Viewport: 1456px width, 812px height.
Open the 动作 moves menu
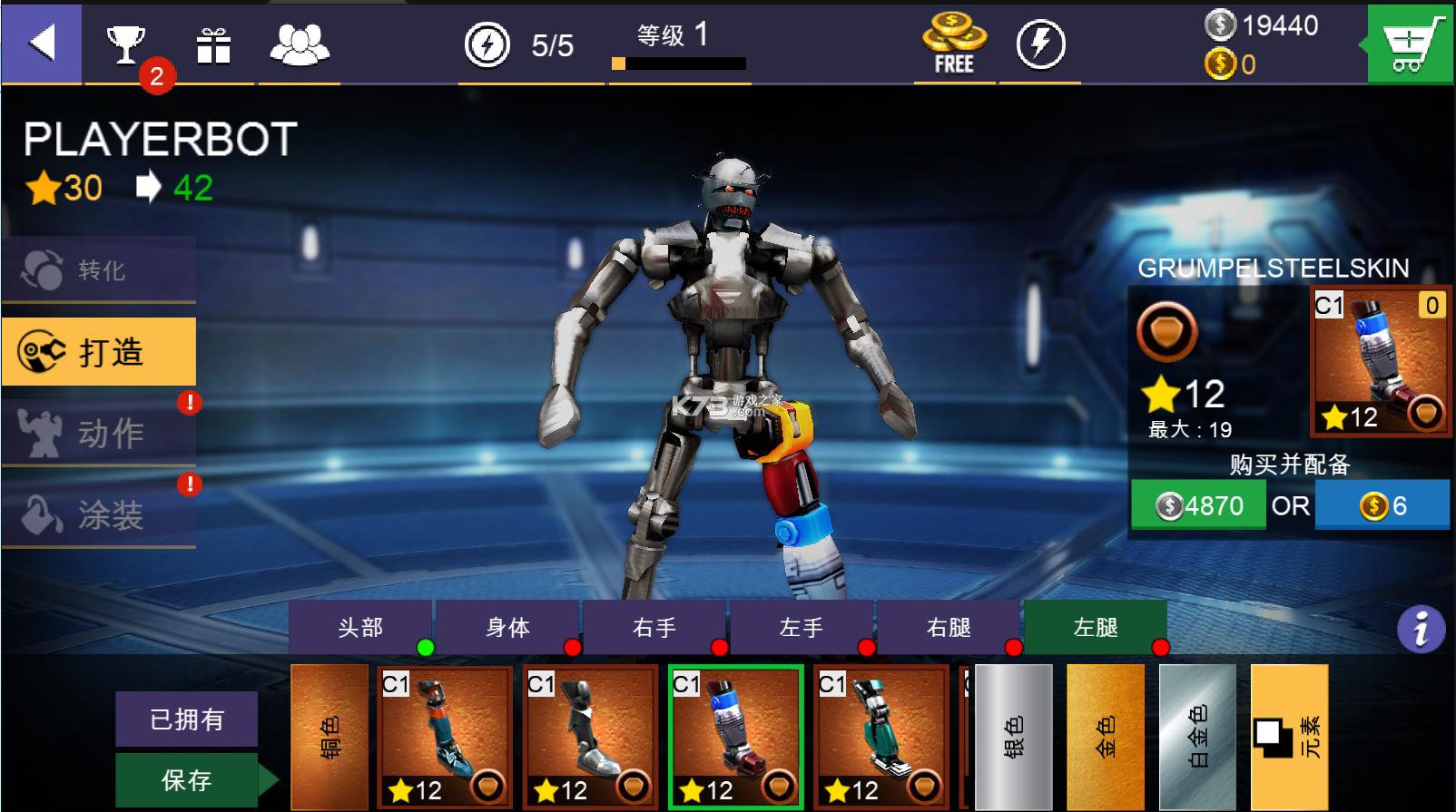[99, 433]
